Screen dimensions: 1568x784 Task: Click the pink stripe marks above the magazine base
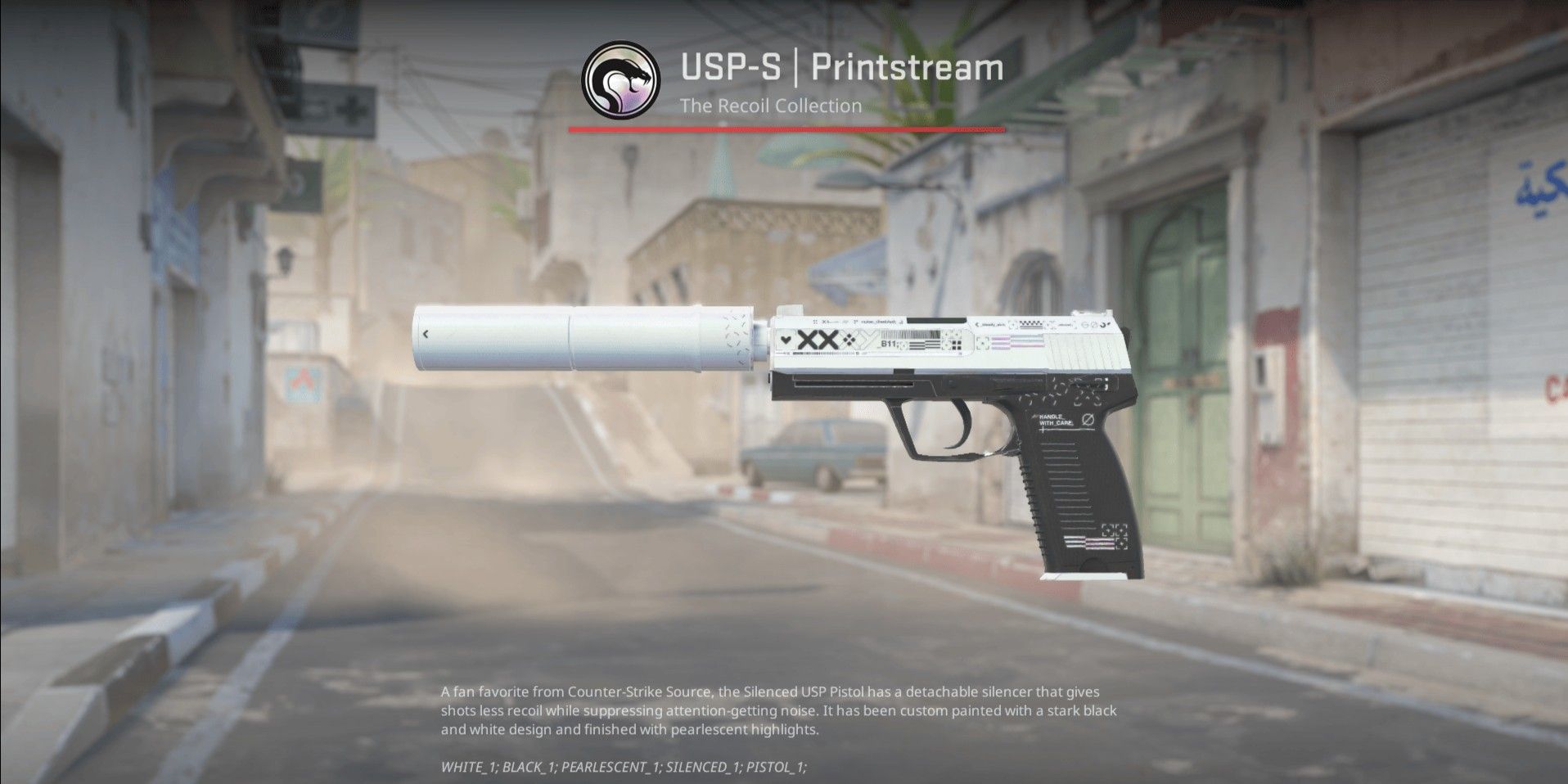(x=1088, y=542)
